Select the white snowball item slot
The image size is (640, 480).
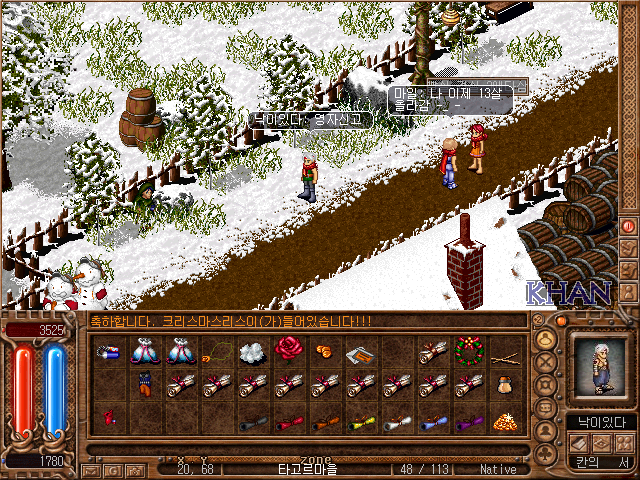pyautogui.click(x=252, y=351)
